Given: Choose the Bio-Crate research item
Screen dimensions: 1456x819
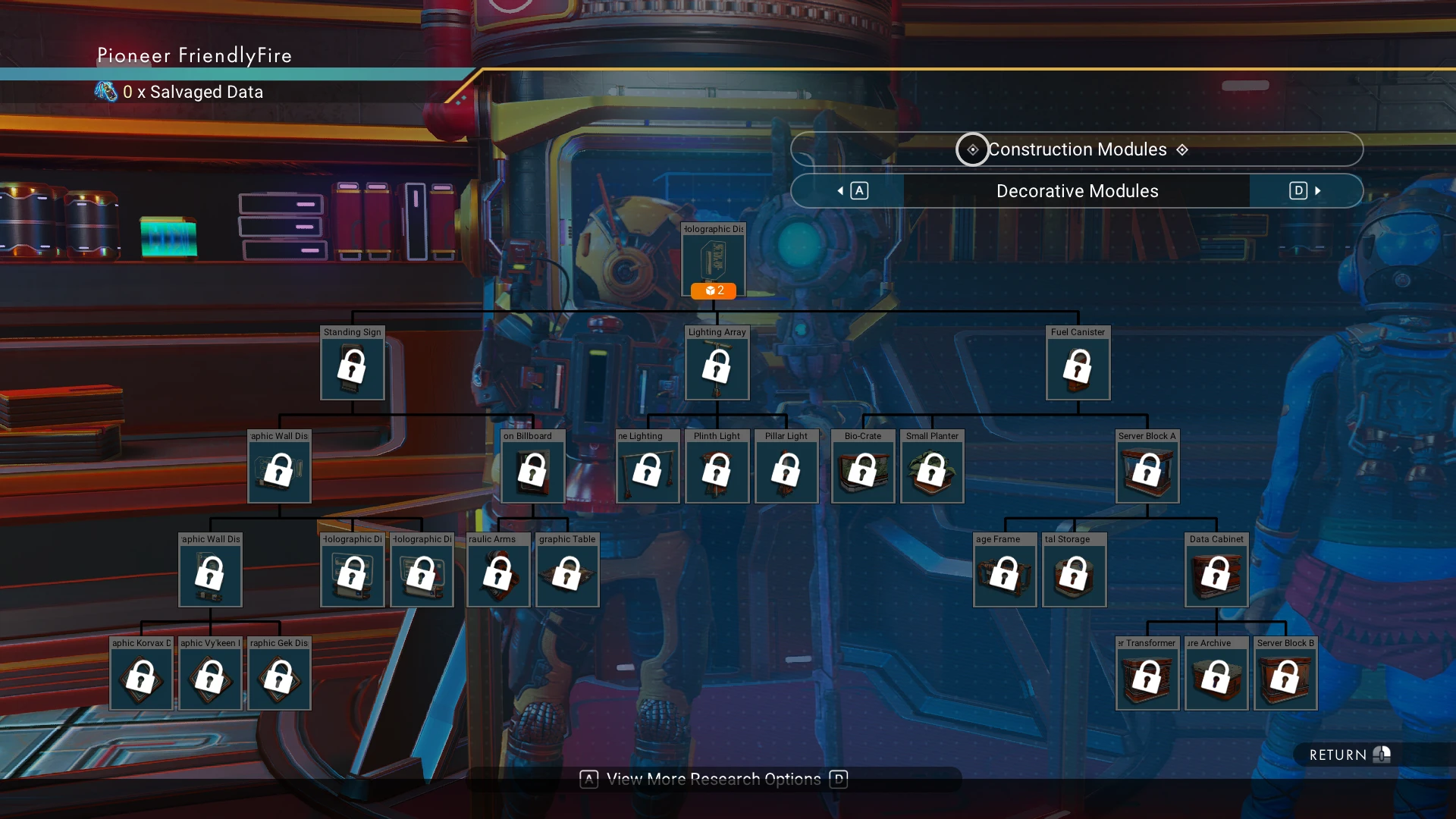Looking at the screenshot, I should (x=863, y=472).
